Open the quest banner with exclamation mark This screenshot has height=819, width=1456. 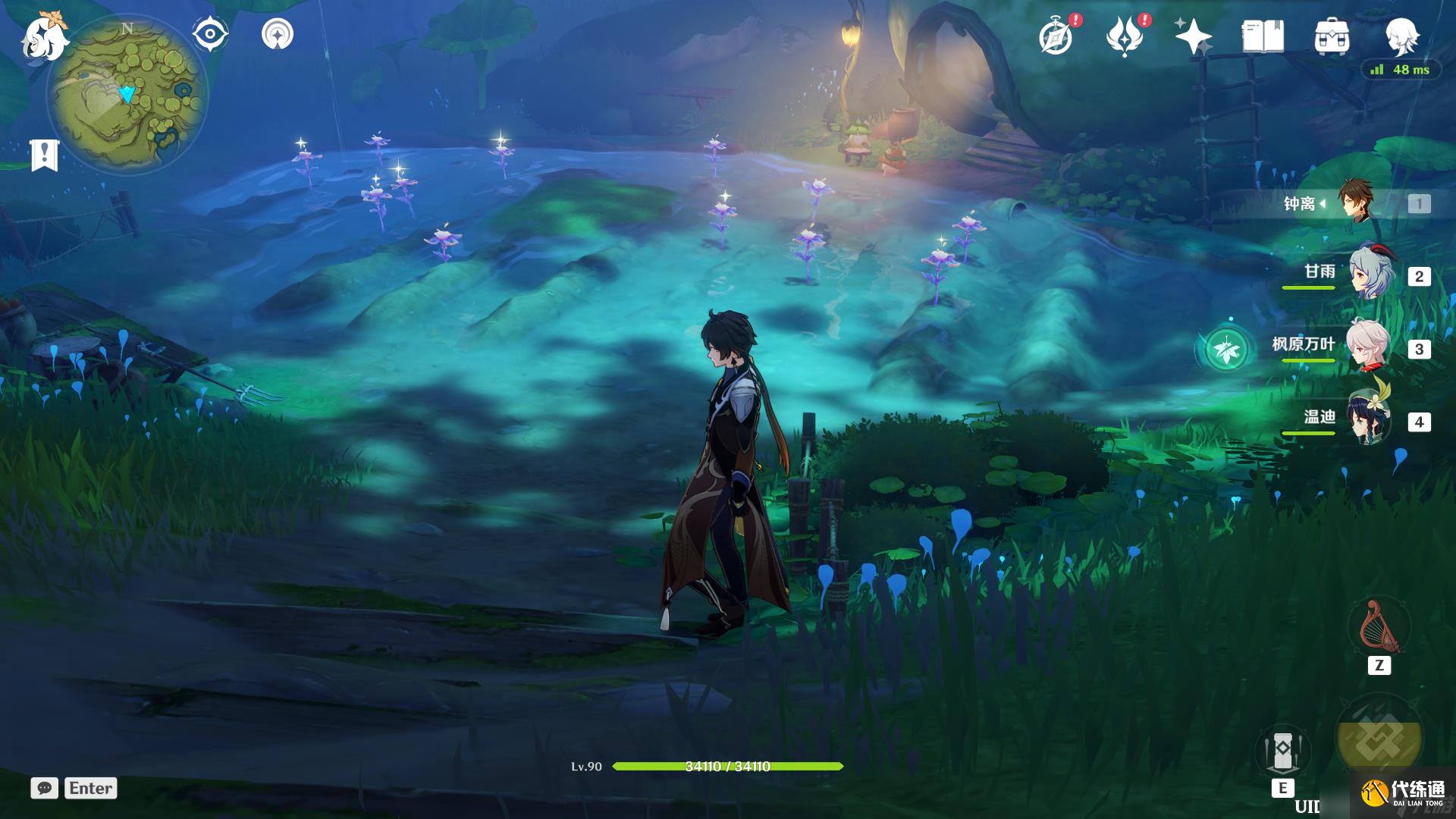45,155
